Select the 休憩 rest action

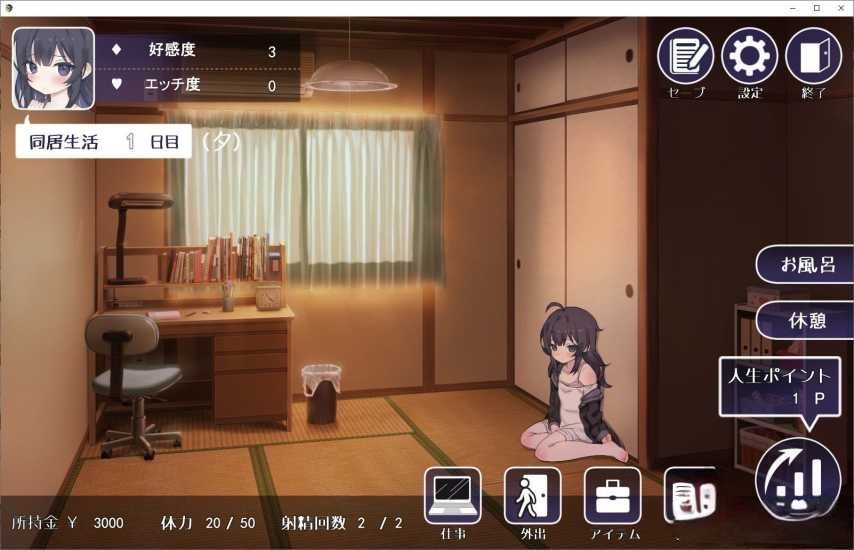[x=806, y=321]
